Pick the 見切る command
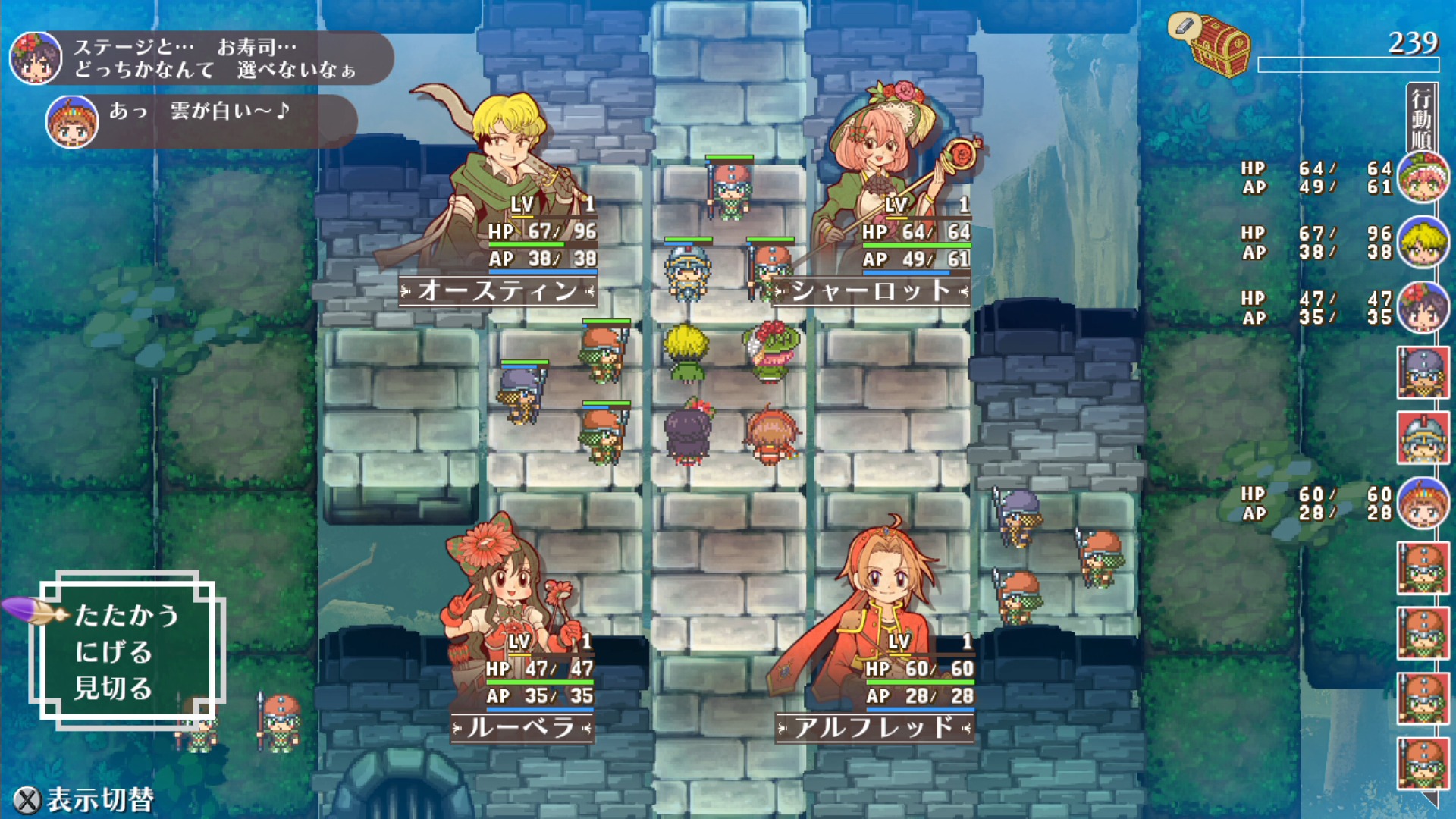1456x819 pixels. point(114,689)
